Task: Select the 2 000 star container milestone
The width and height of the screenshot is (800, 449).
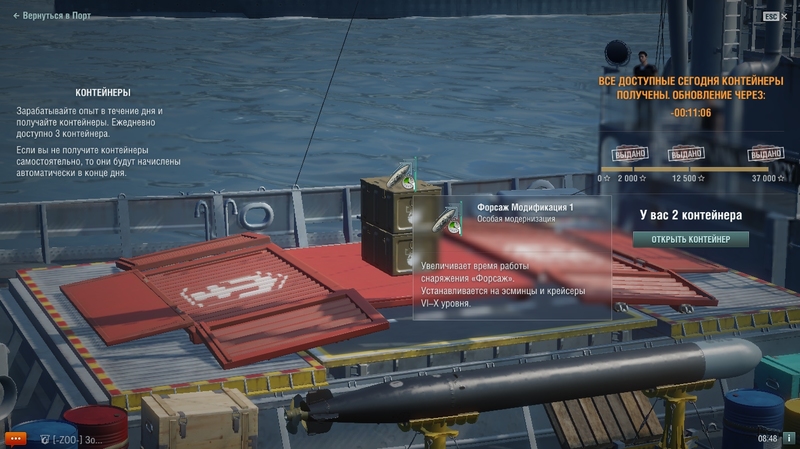Action: (x=628, y=154)
